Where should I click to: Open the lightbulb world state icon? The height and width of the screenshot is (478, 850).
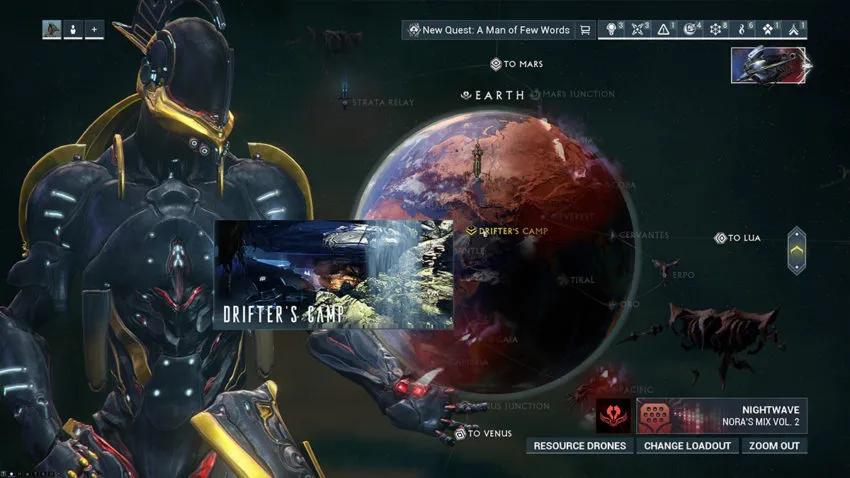[x=611, y=30]
